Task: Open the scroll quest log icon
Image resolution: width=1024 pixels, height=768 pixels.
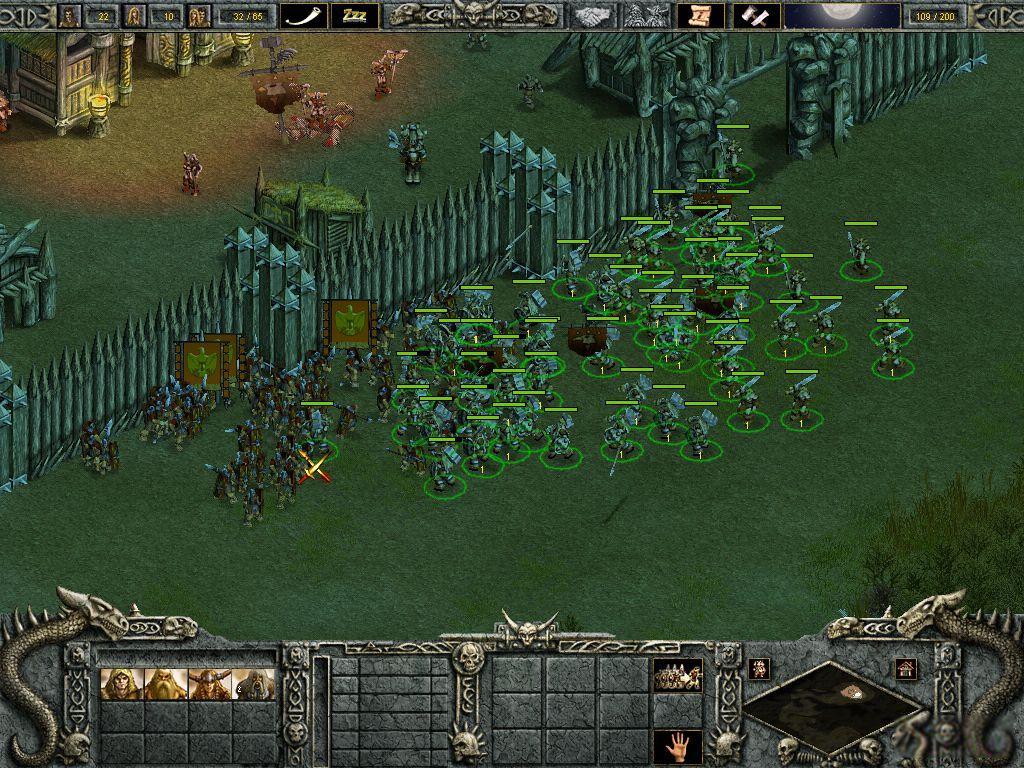Action: pyautogui.click(x=701, y=15)
